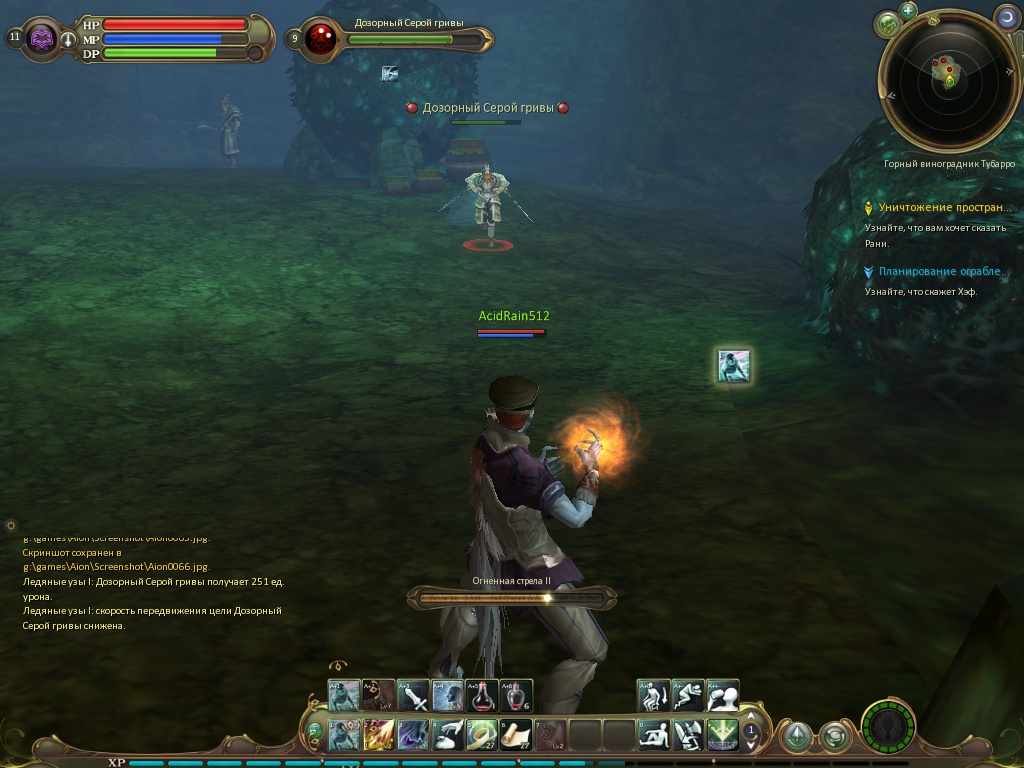Screen dimensions: 1024x768
Task: Open the player class portrait emblem
Action: 42,39
